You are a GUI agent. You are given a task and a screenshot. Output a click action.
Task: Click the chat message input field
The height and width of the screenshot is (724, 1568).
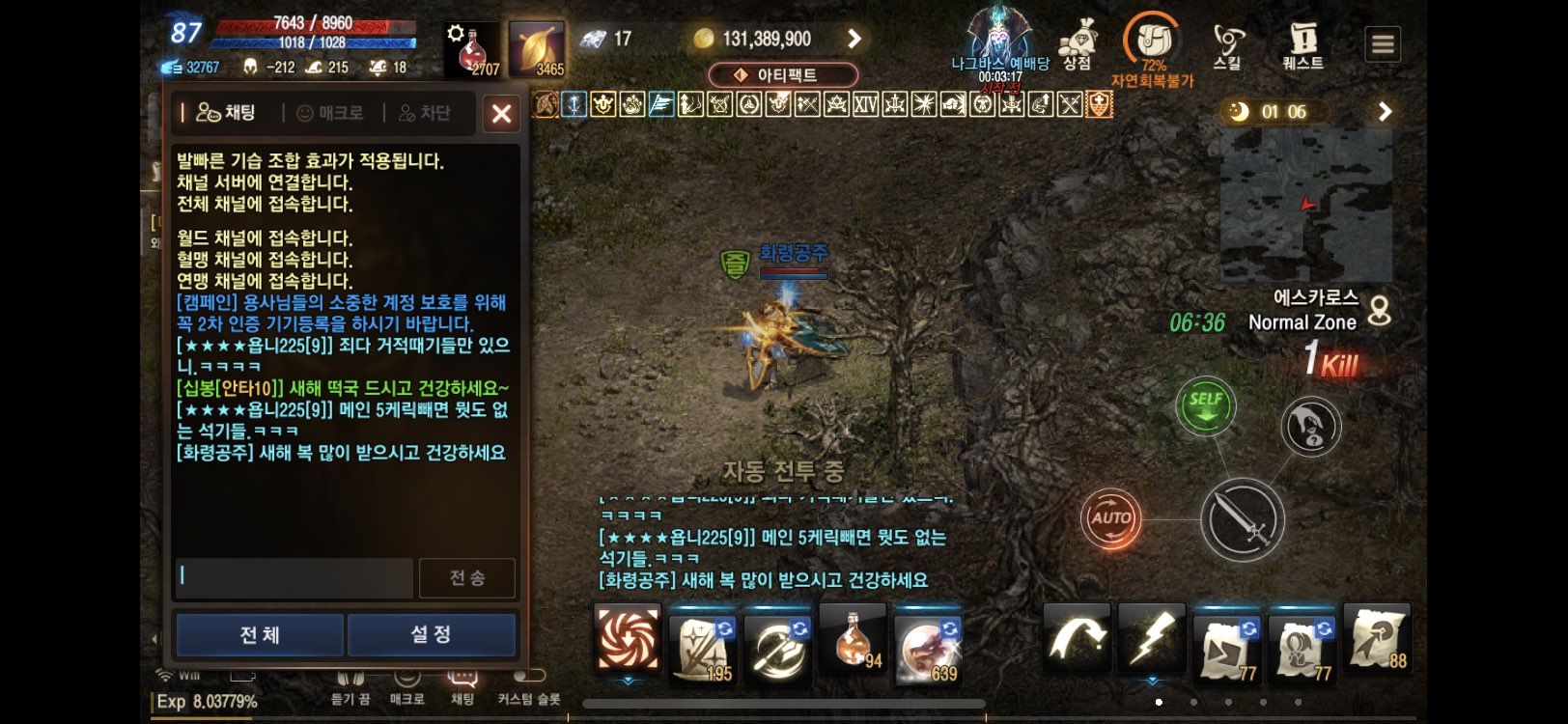tap(293, 576)
